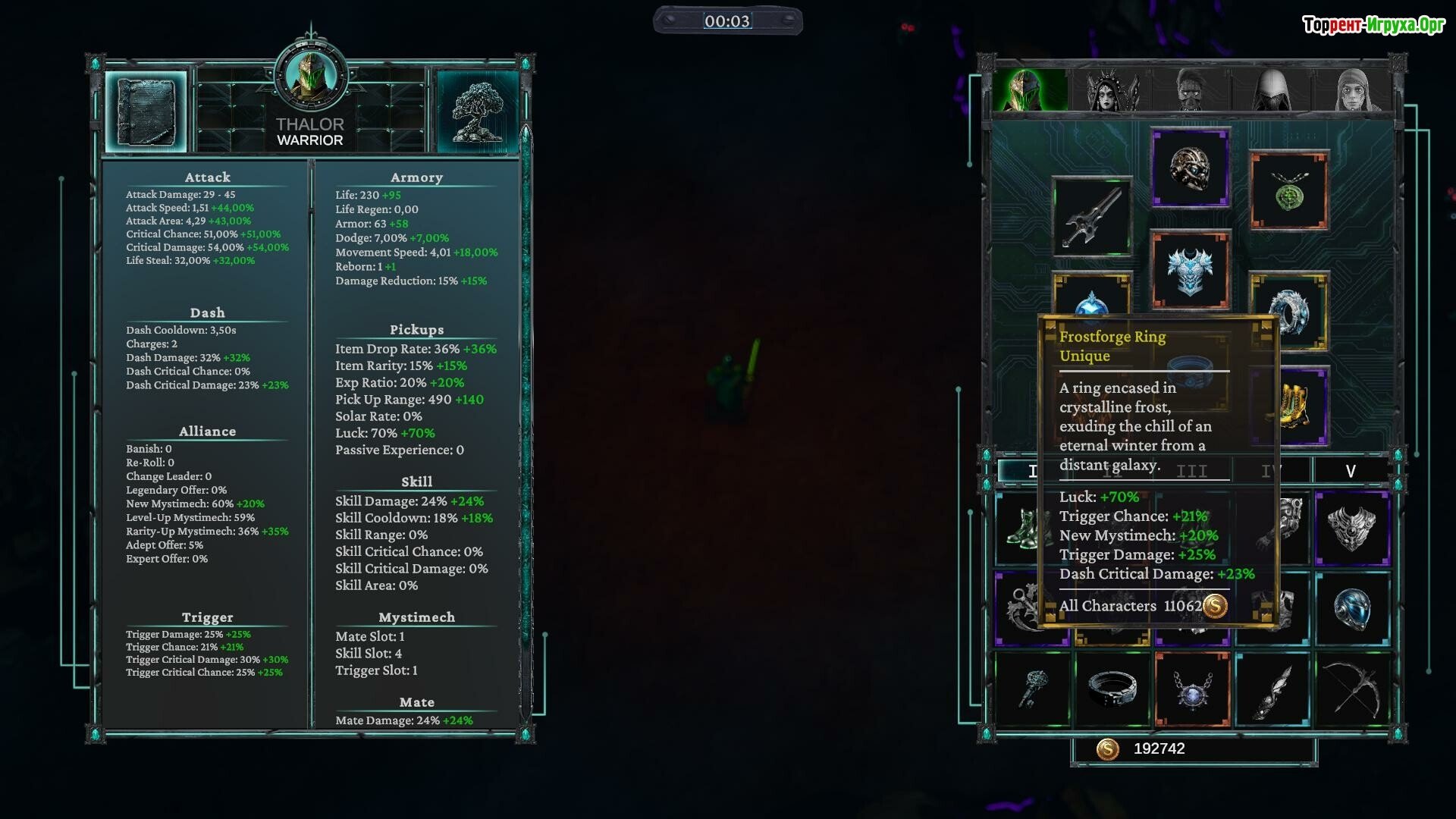The height and width of the screenshot is (819, 1456).
Task: Switch to inventory page V
Action: point(1351,471)
